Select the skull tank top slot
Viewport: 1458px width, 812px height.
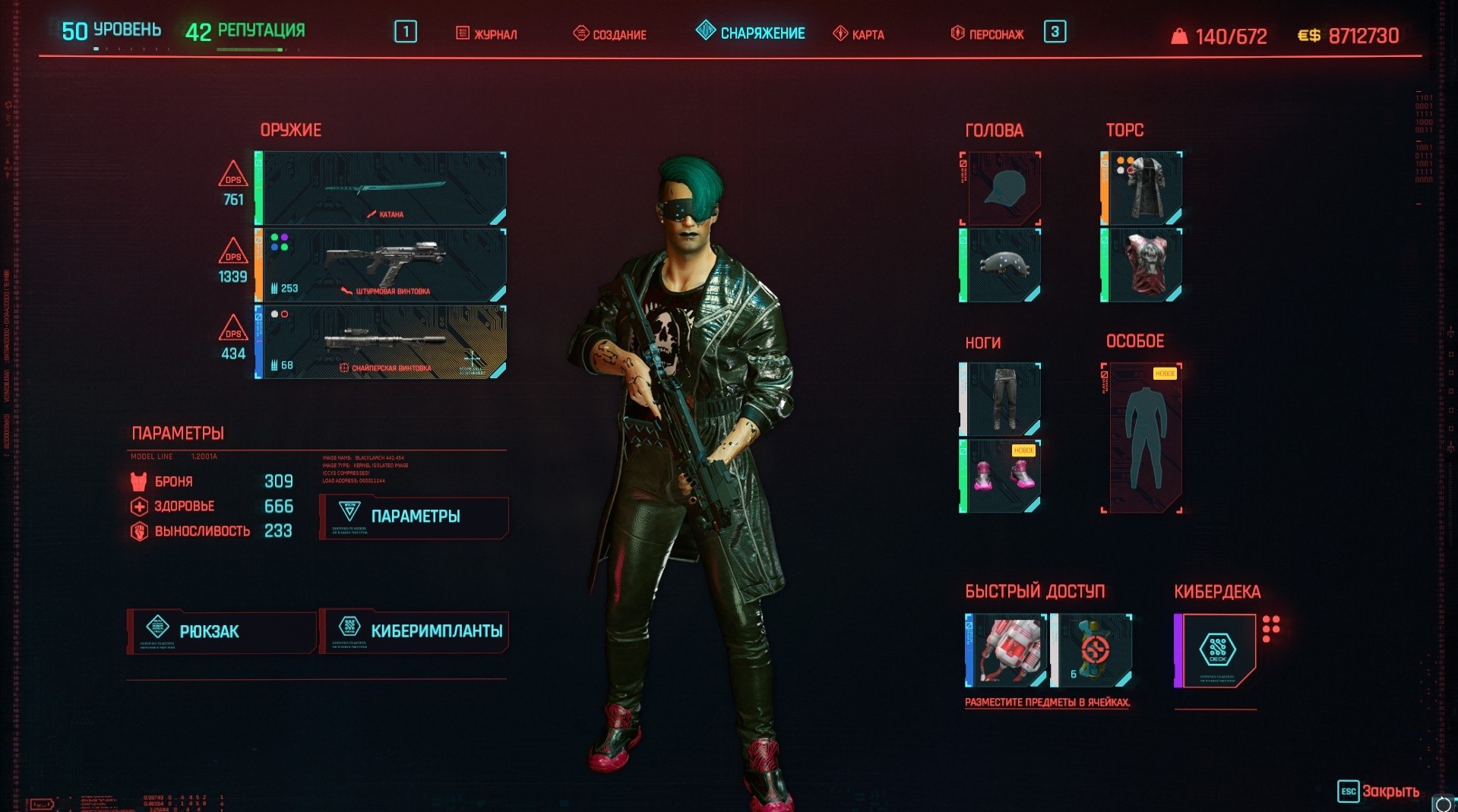click(x=1142, y=265)
